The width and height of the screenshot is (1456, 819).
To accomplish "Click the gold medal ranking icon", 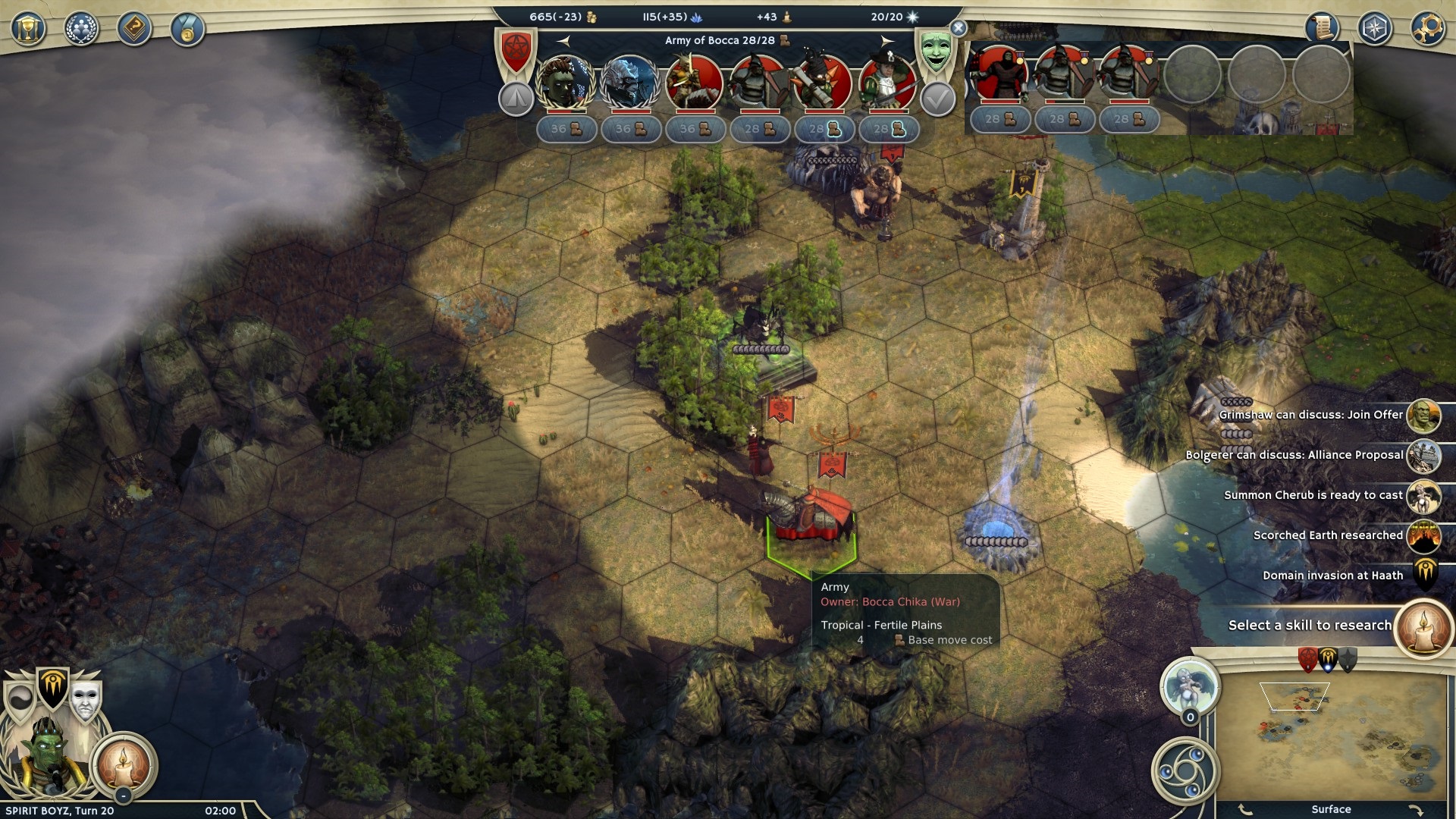I will (x=187, y=29).
